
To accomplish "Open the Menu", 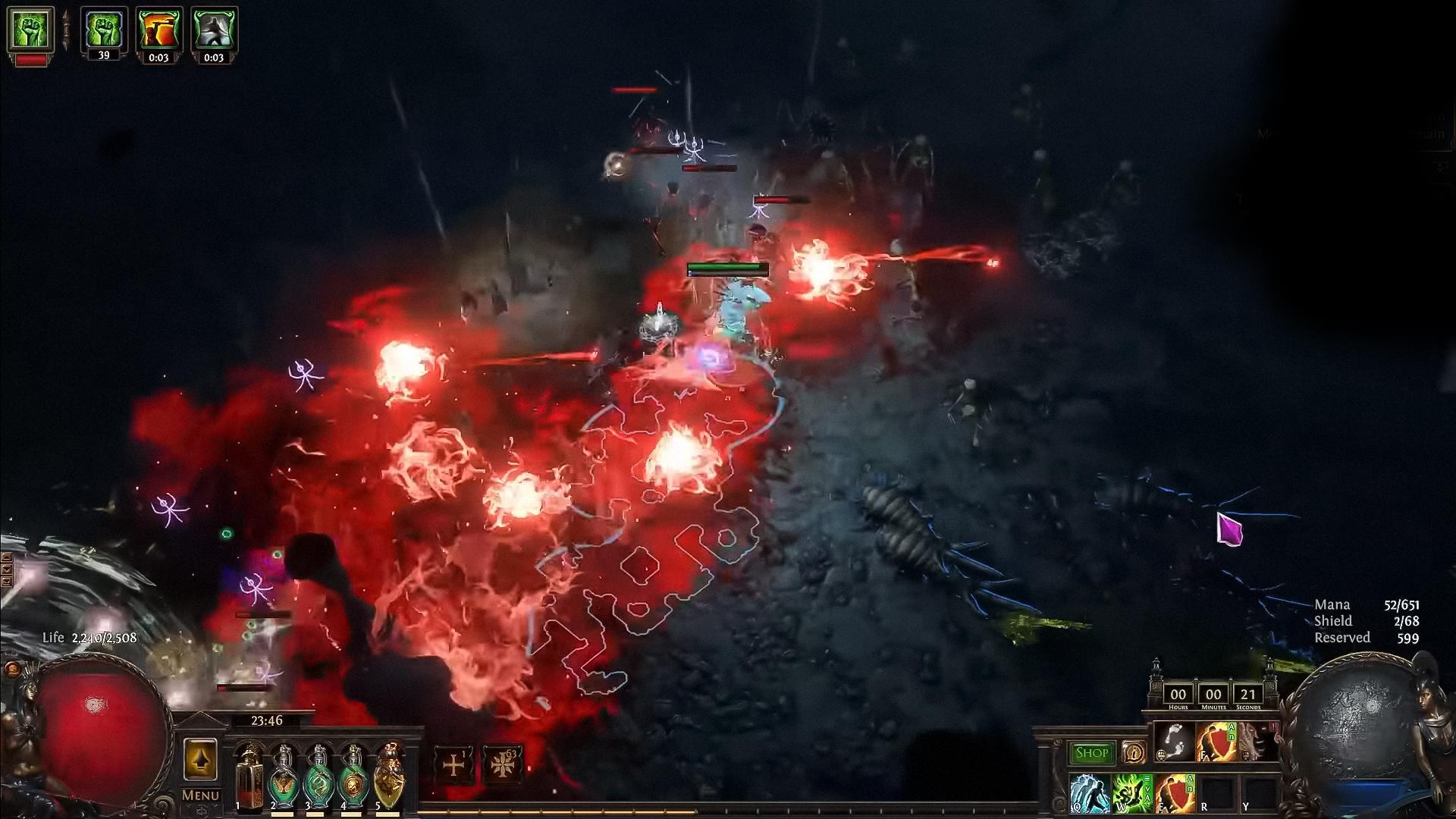I will 200,794.
